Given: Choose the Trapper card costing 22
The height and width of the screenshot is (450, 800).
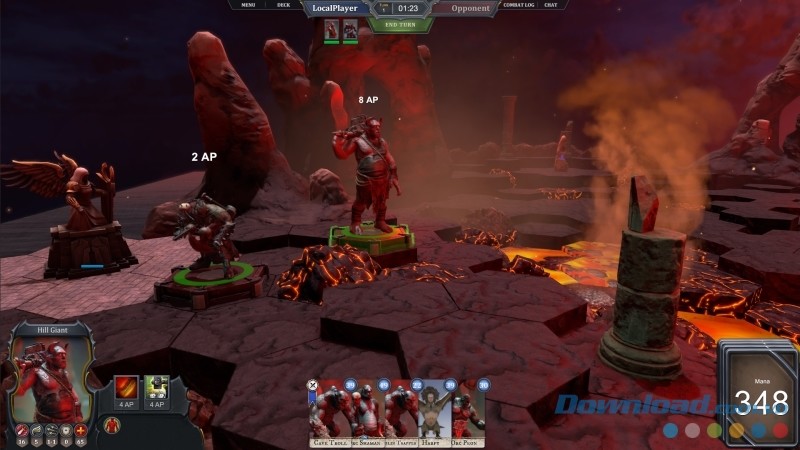Looking at the screenshot, I should click(402, 412).
